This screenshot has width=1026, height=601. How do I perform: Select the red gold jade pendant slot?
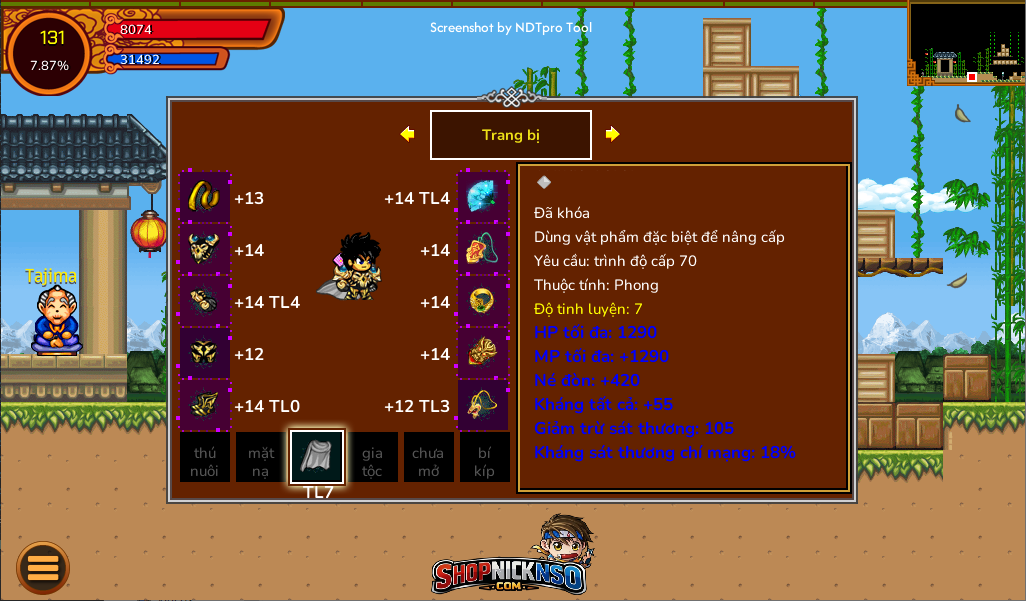click(x=483, y=353)
